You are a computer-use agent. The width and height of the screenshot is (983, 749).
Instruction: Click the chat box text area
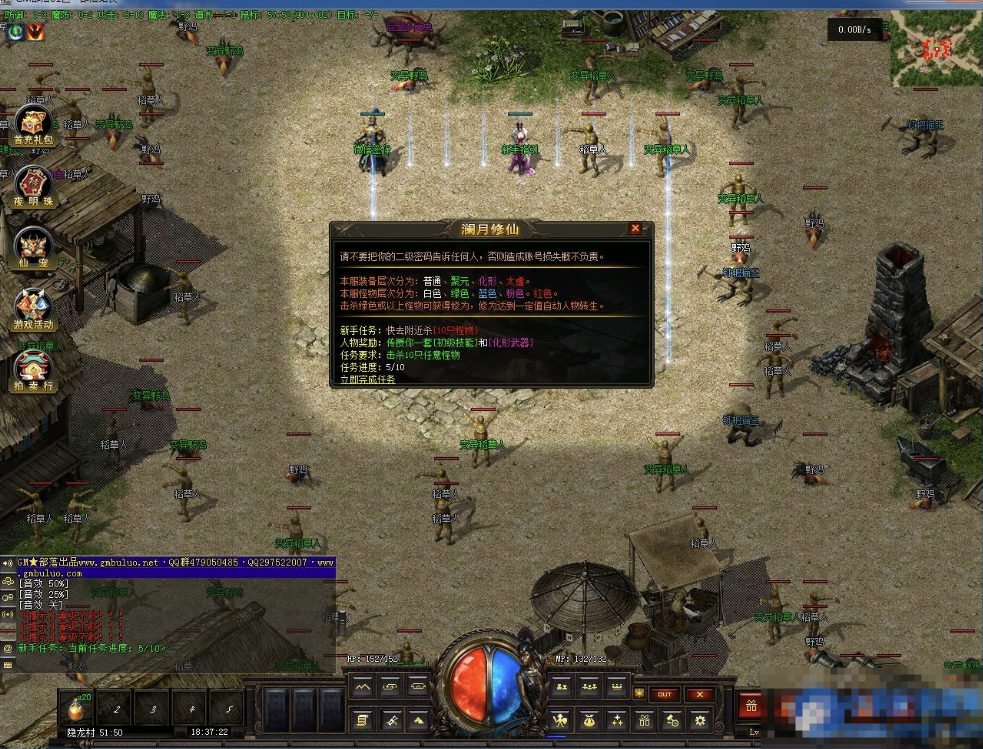coord(170,610)
